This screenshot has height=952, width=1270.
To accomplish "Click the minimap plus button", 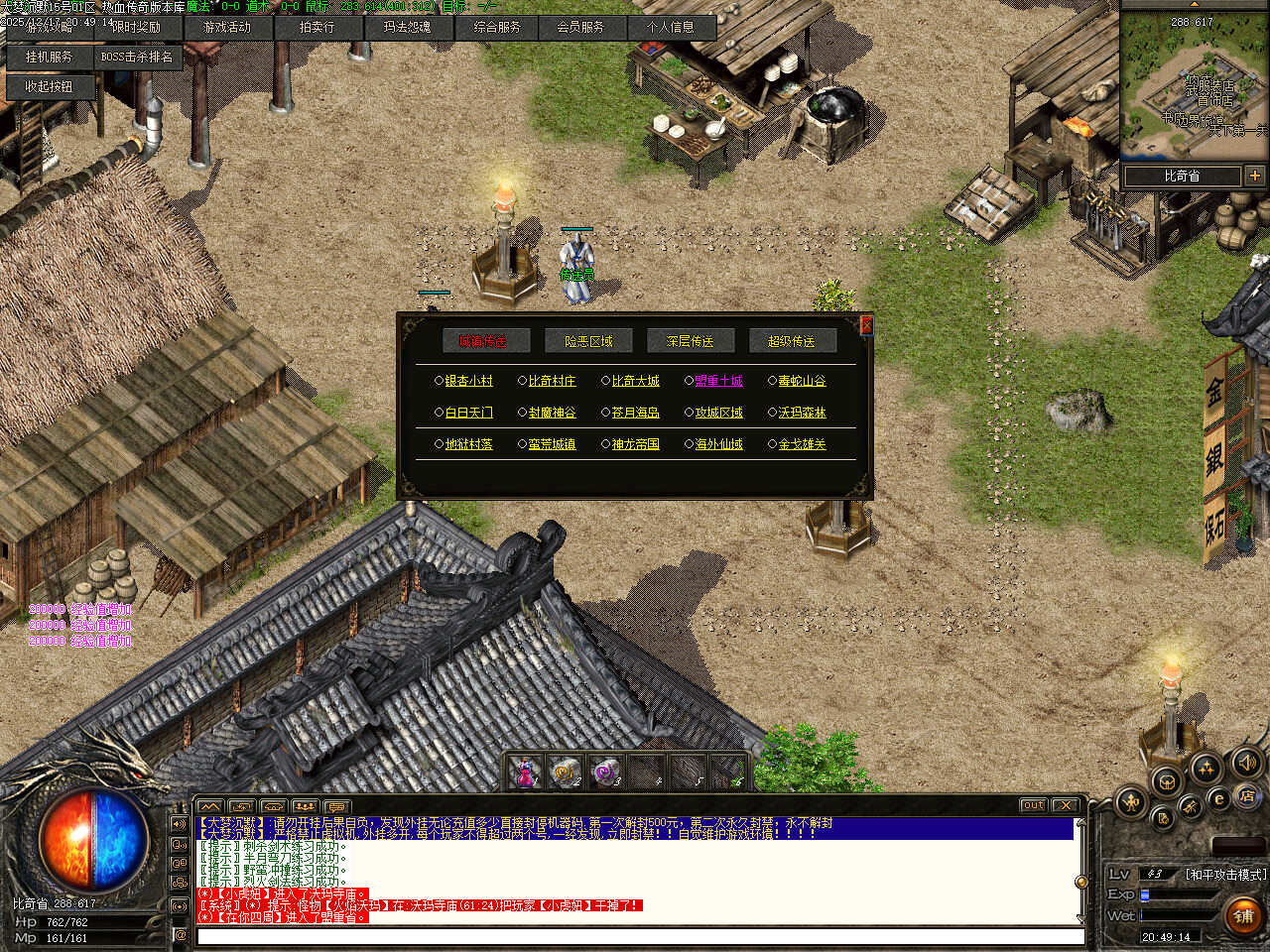I will (1255, 176).
